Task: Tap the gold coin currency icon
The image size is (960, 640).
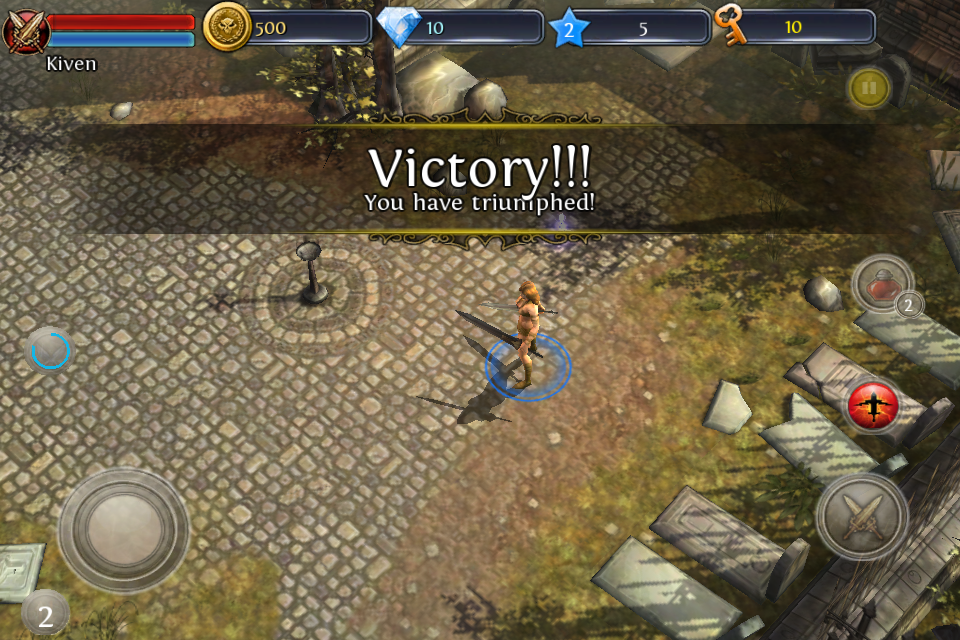Action: tap(227, 27)
